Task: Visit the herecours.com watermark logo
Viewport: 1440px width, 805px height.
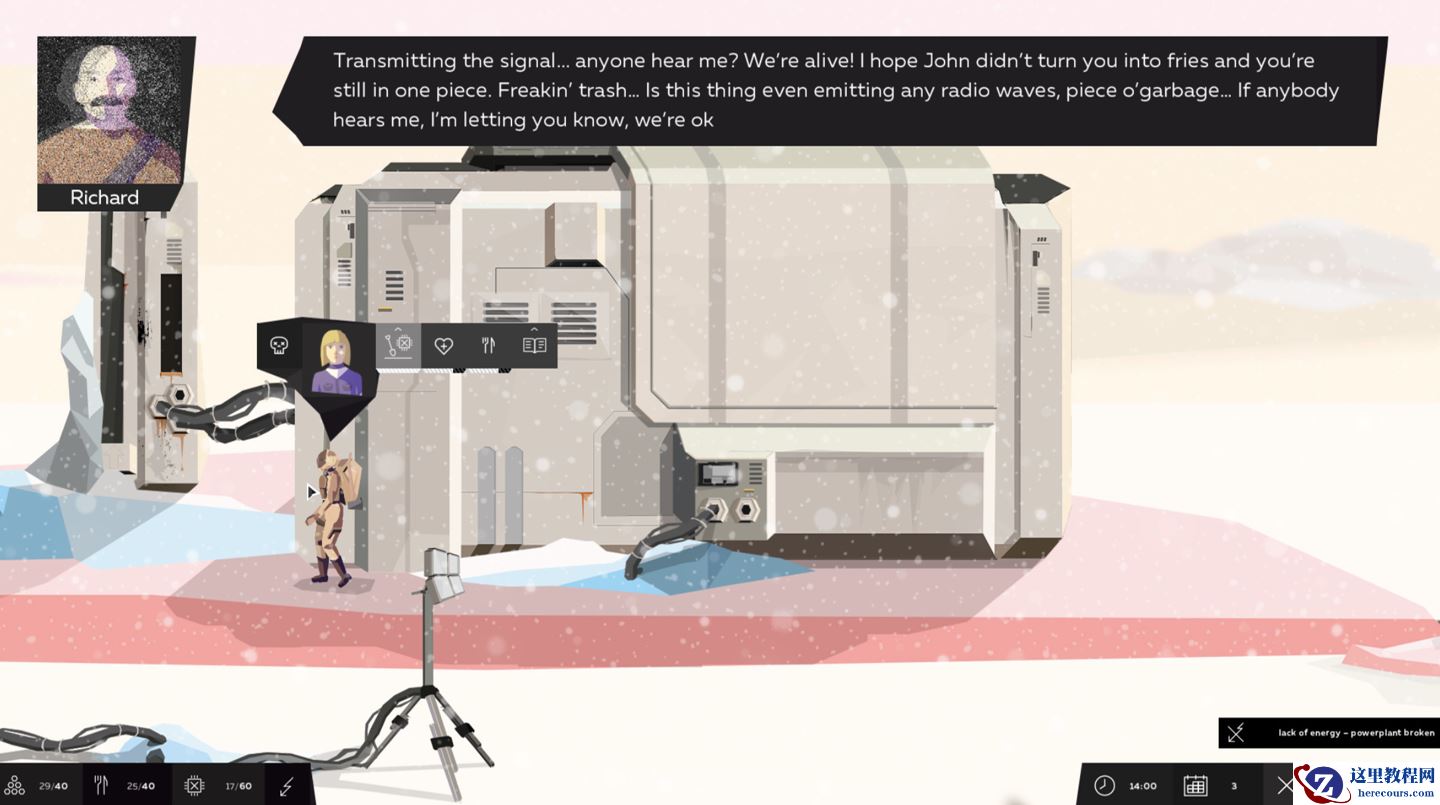Action: (1368, 782)
